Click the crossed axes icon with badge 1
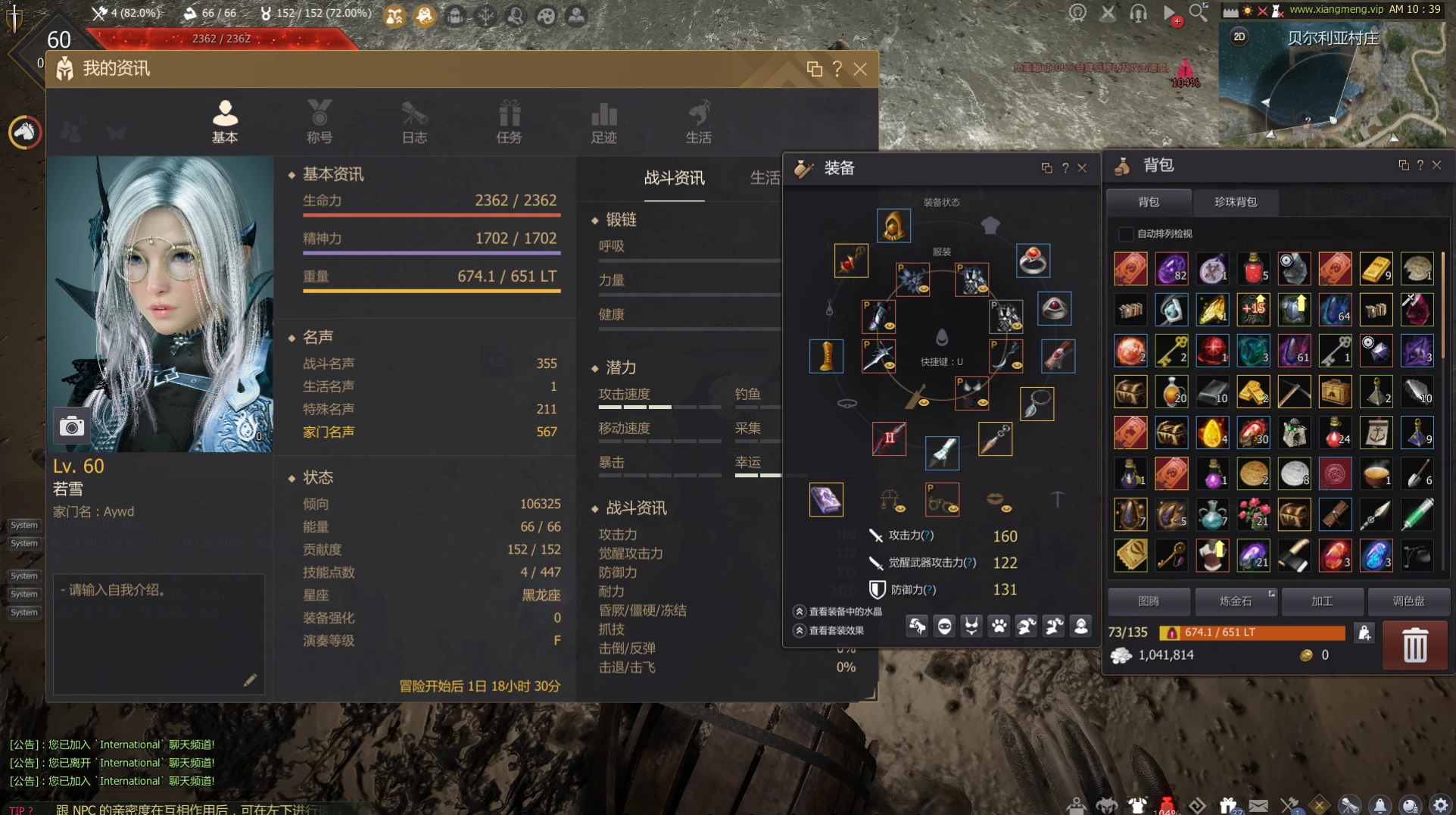The width and height of the screenshot is (1456, 815). tap(1289, 804)
